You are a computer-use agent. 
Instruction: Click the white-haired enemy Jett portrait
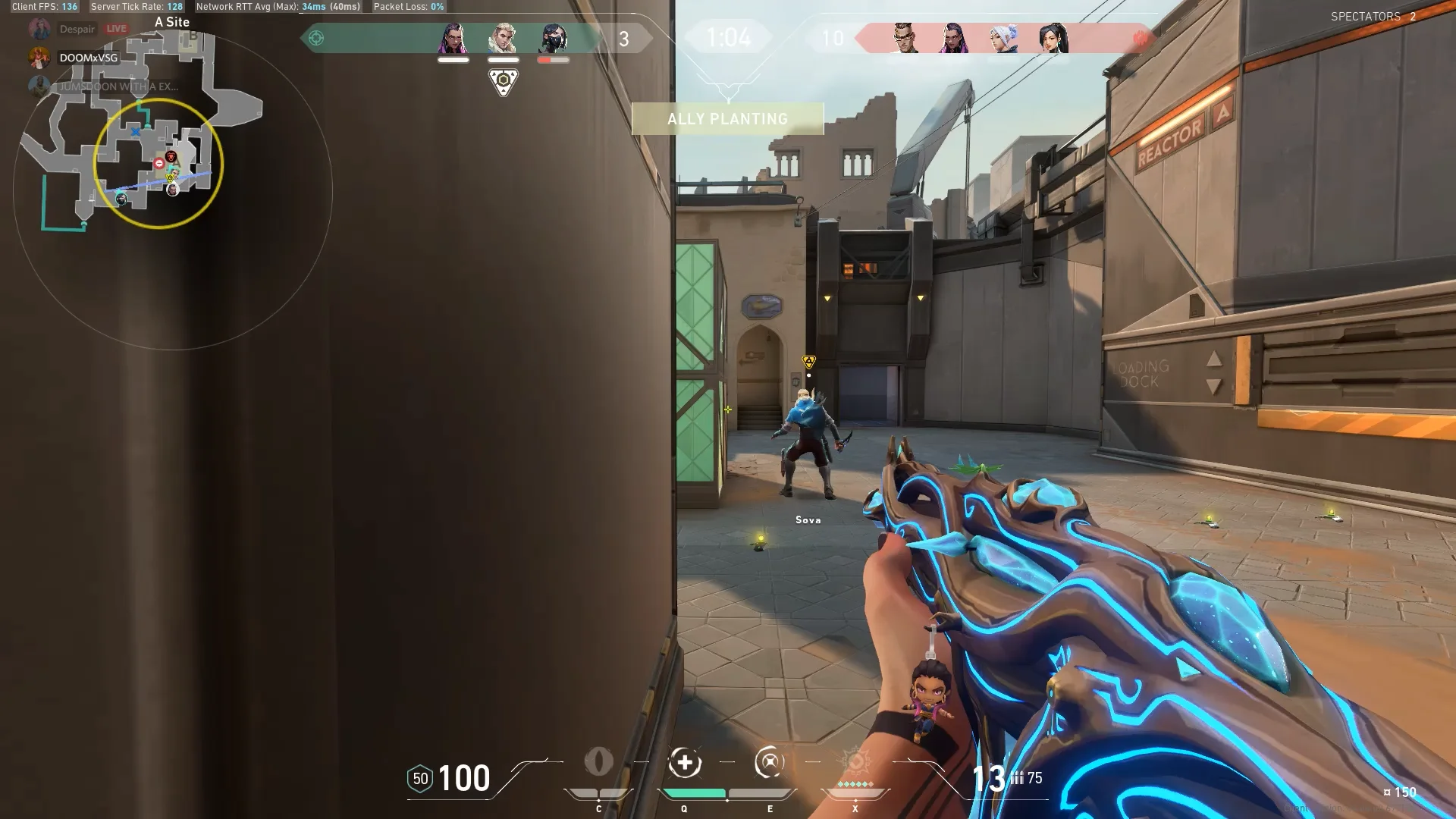click(1003, 38)
